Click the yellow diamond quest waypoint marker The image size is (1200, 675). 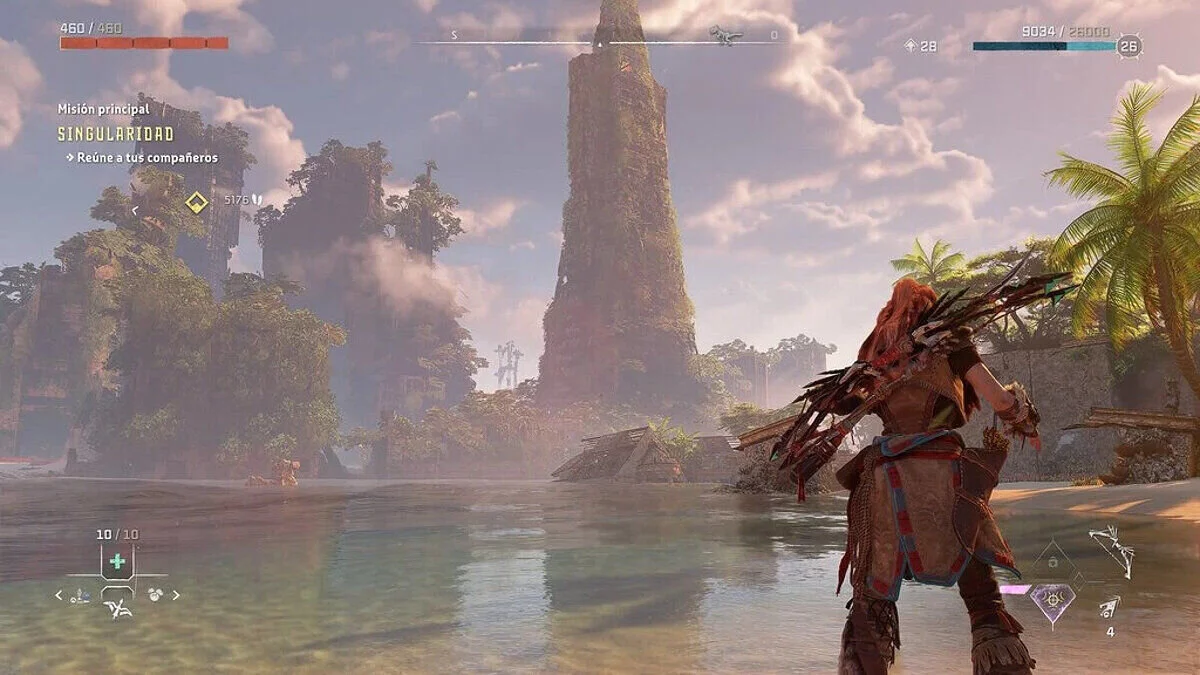[197, 203]
